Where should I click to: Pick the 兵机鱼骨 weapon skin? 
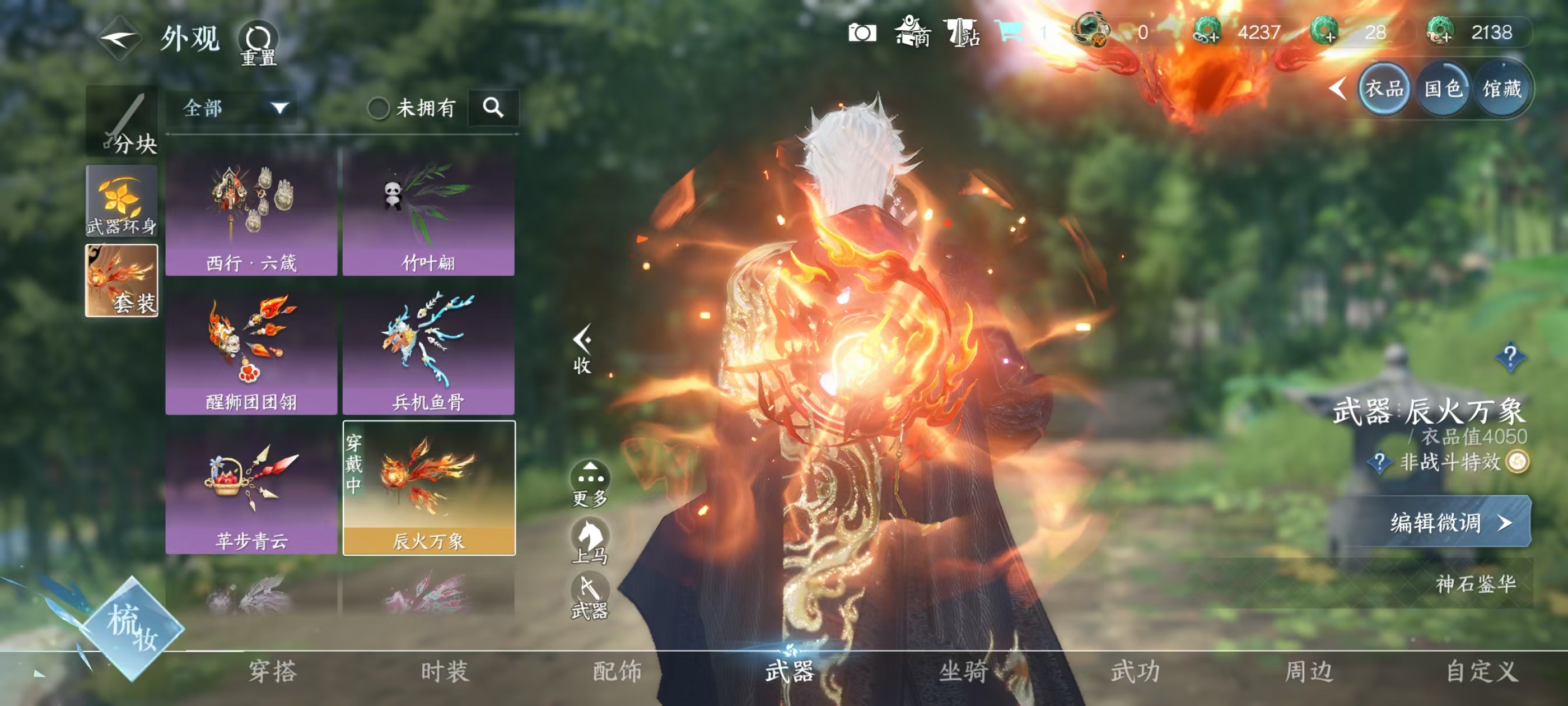point(428,352)
